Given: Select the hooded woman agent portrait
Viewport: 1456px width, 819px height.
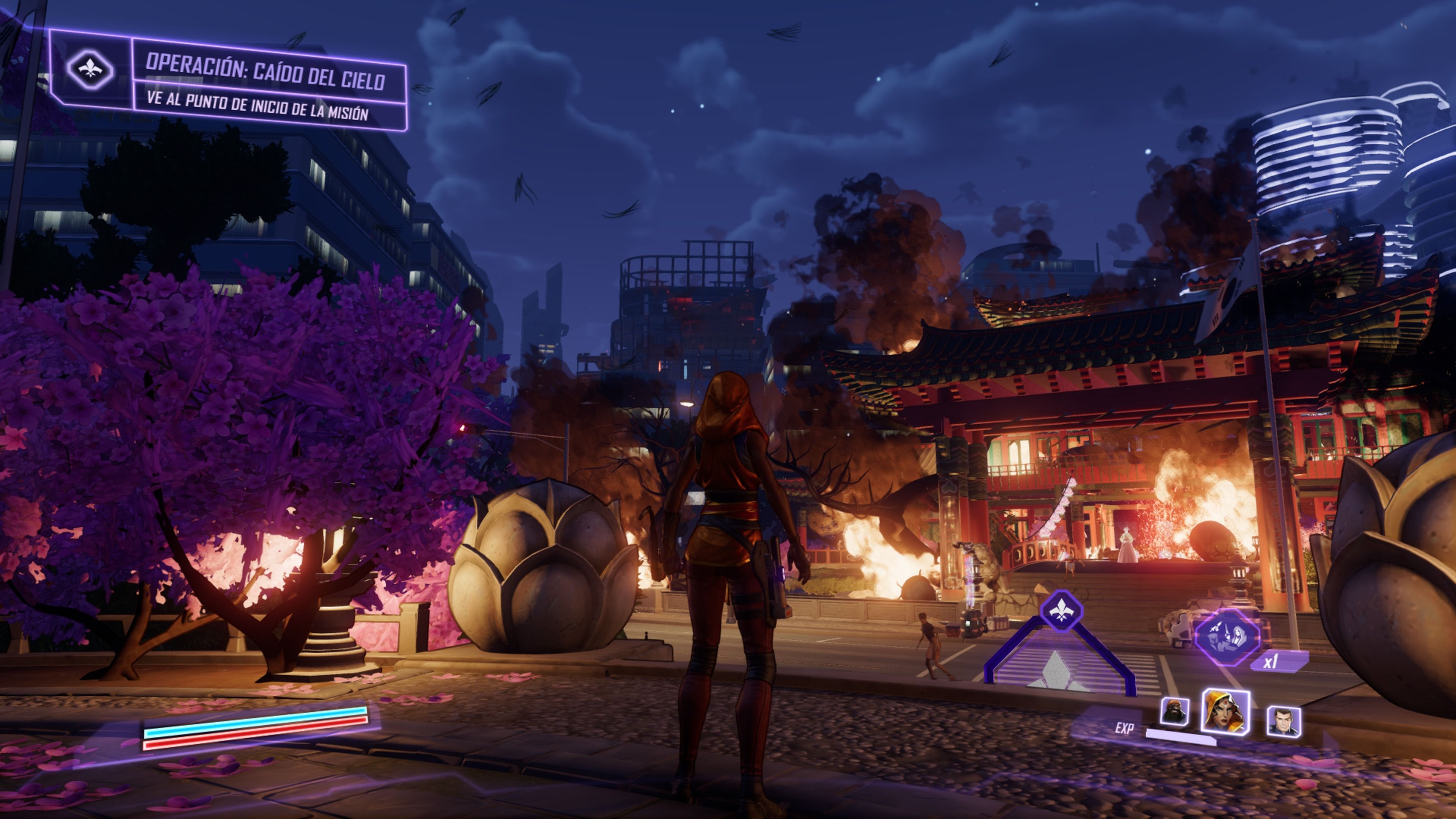Looking at the screenshot, I should coord(1225,712).
